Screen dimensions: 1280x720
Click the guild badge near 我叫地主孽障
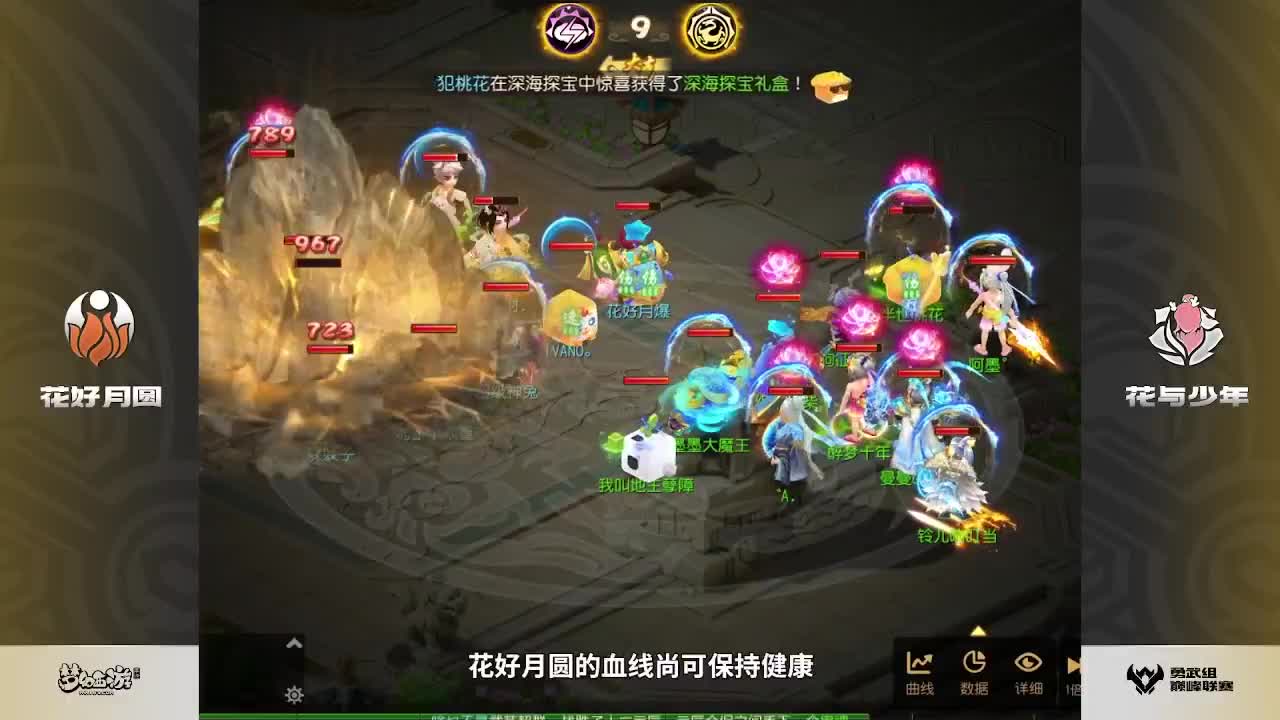614,441
